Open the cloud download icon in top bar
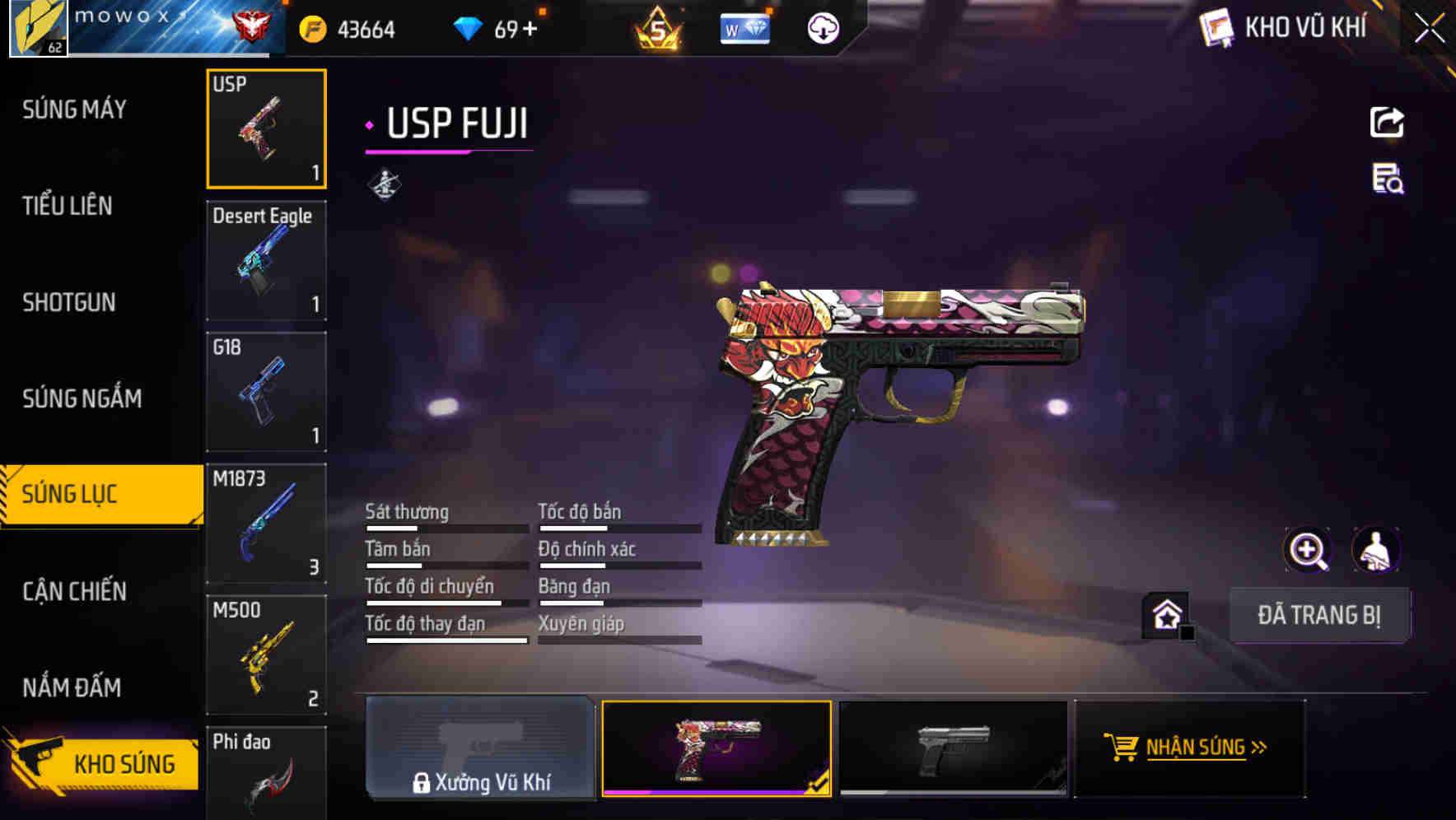This screenshot has height=820, width=1456. (x=823, y=28)
